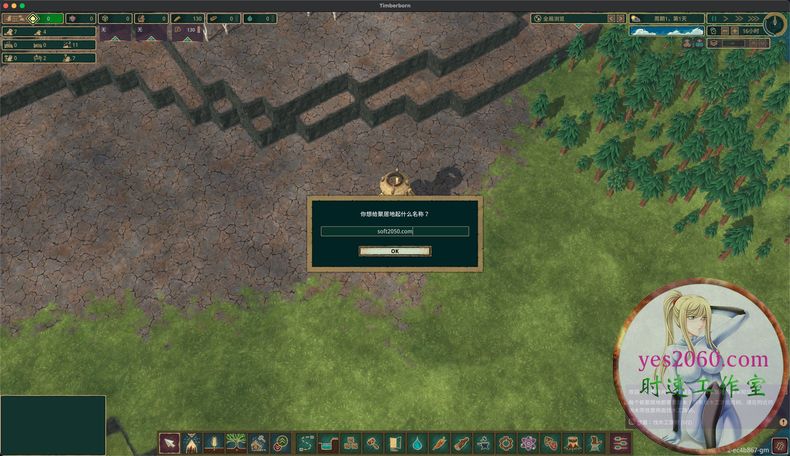Click the settlement name text field

[x=395, y=231]
